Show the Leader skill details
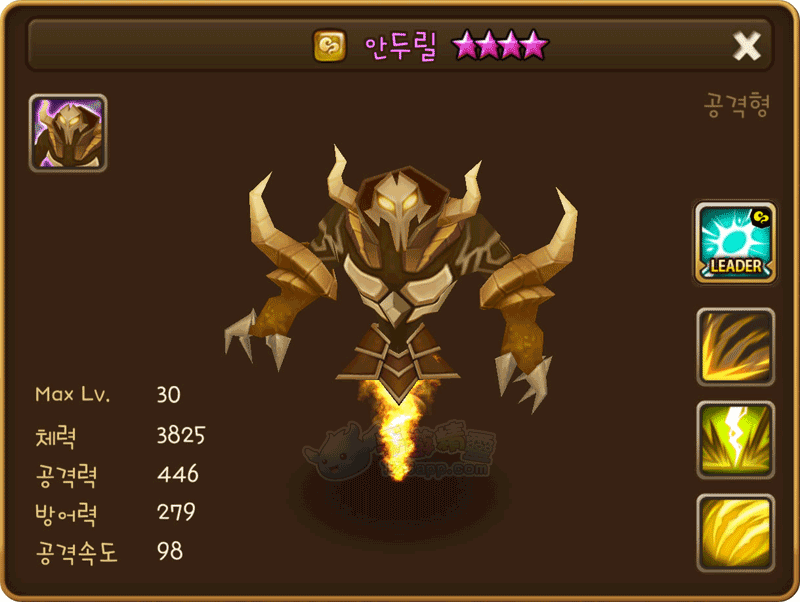The height and width of the screenshot is (602, 800). tap(736, 242)
